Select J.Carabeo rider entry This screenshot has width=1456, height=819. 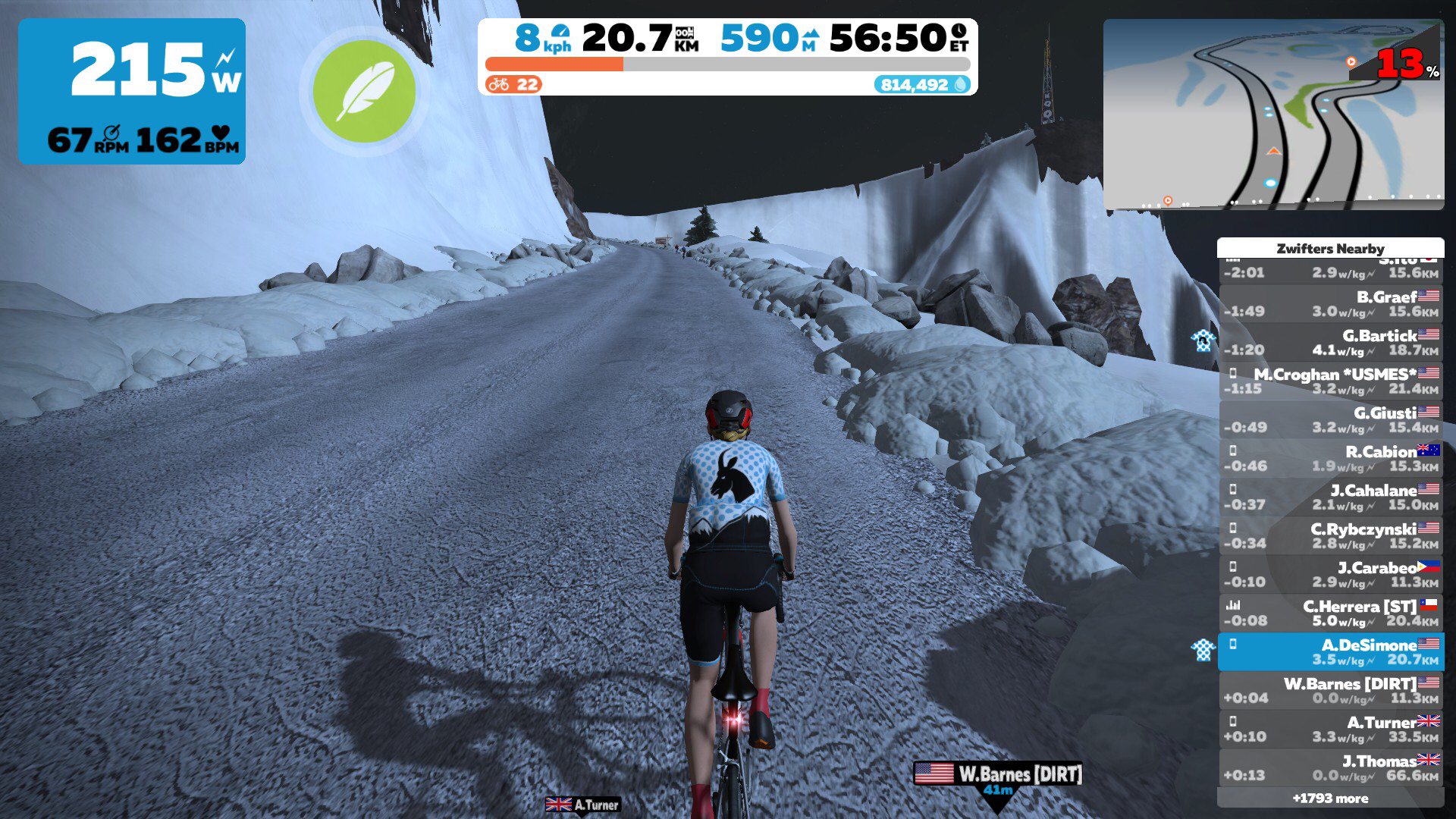tap(1331, 574)
